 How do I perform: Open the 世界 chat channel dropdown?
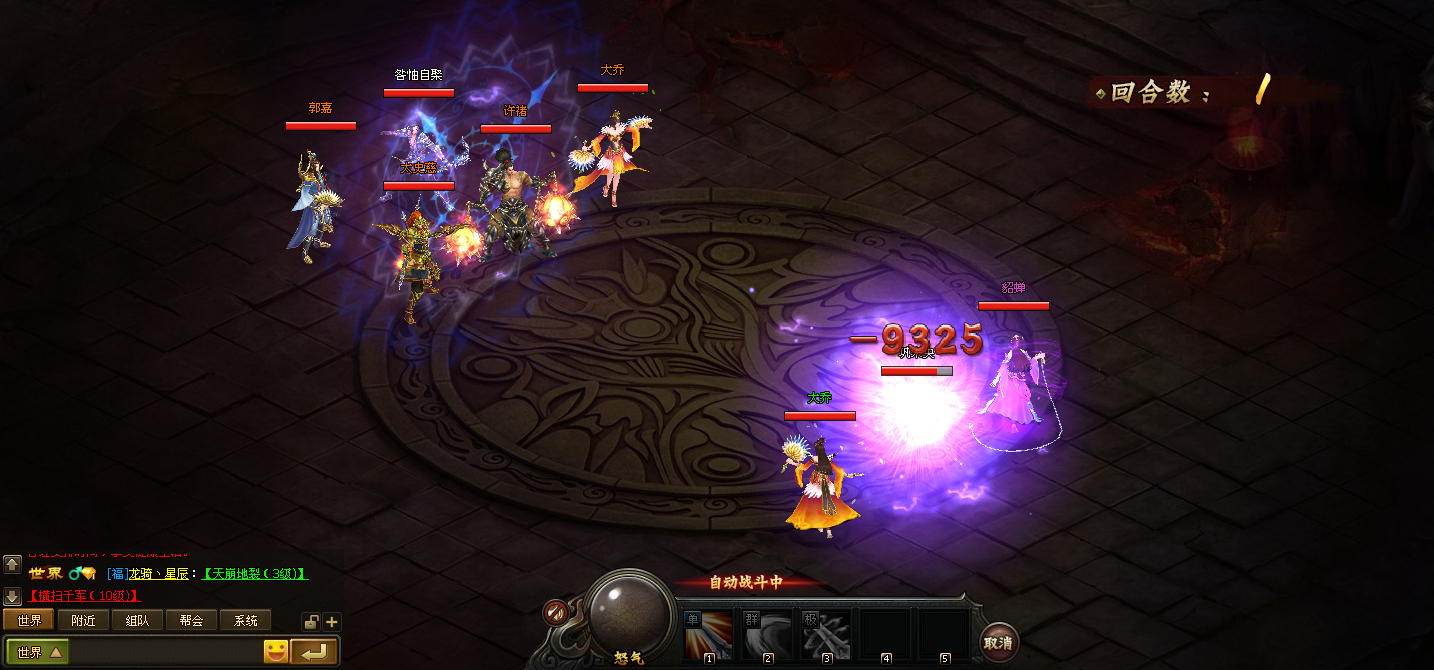[x=38, y=653]
